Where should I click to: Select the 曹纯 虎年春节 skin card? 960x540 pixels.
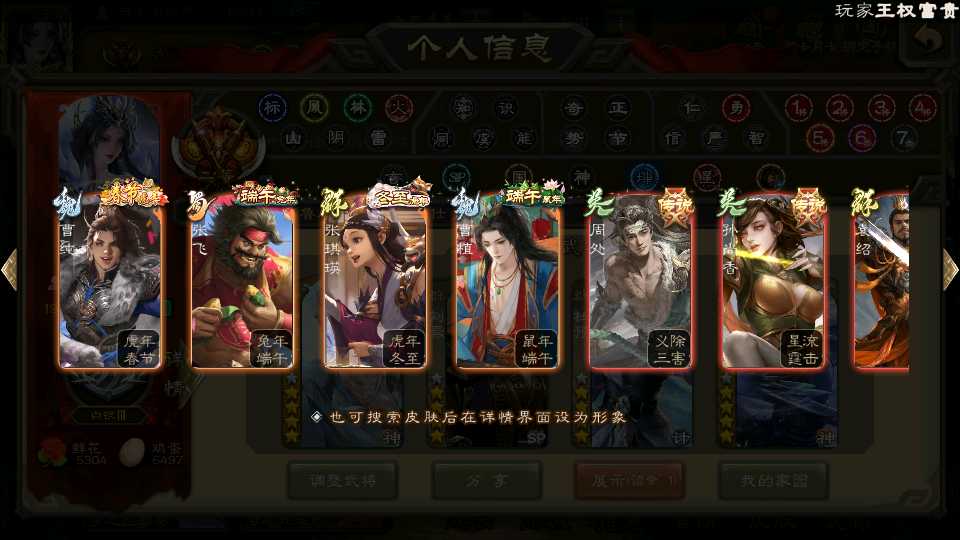(110, 285)
